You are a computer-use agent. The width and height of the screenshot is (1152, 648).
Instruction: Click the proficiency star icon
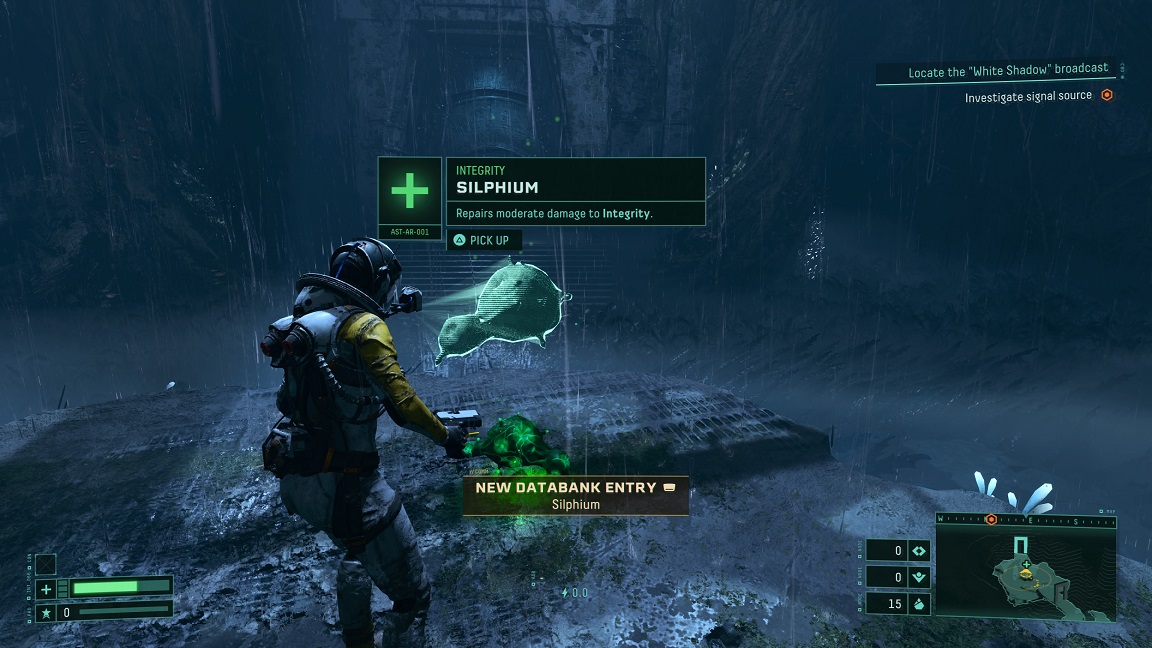pyautogui.click(x=45, y=611)
